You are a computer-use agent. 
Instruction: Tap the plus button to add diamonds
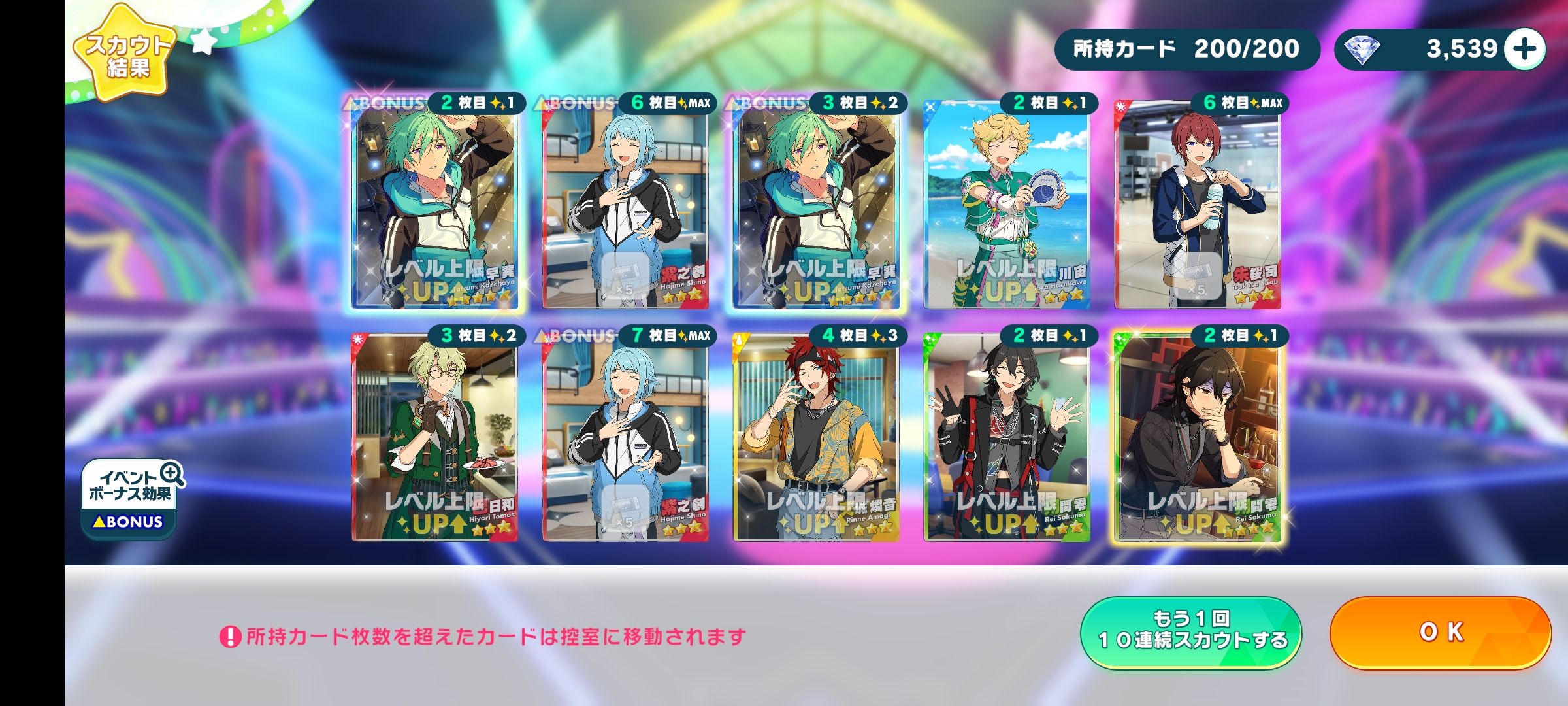1525,49
